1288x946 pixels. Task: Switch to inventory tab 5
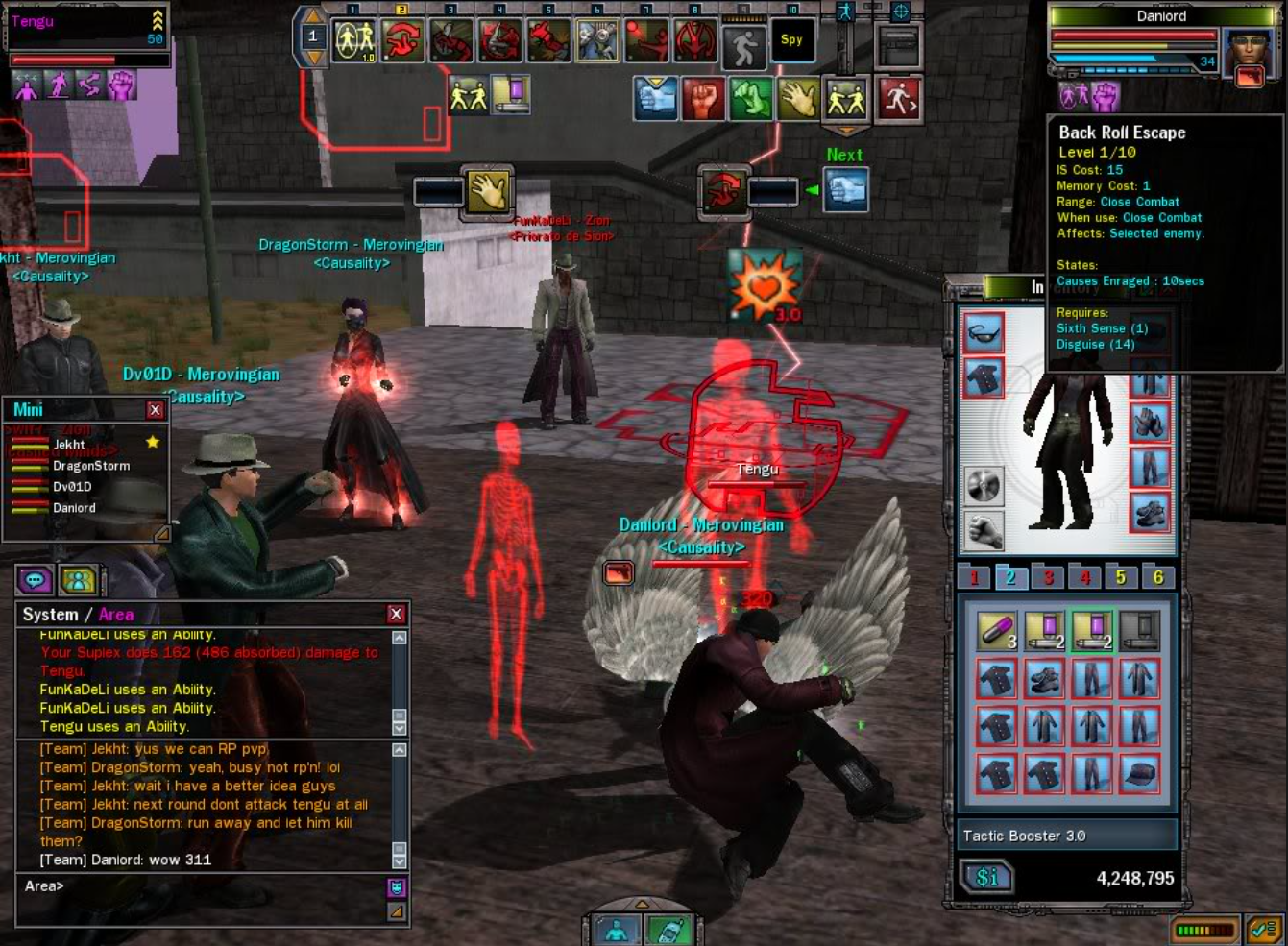(x=1120, y=577)
